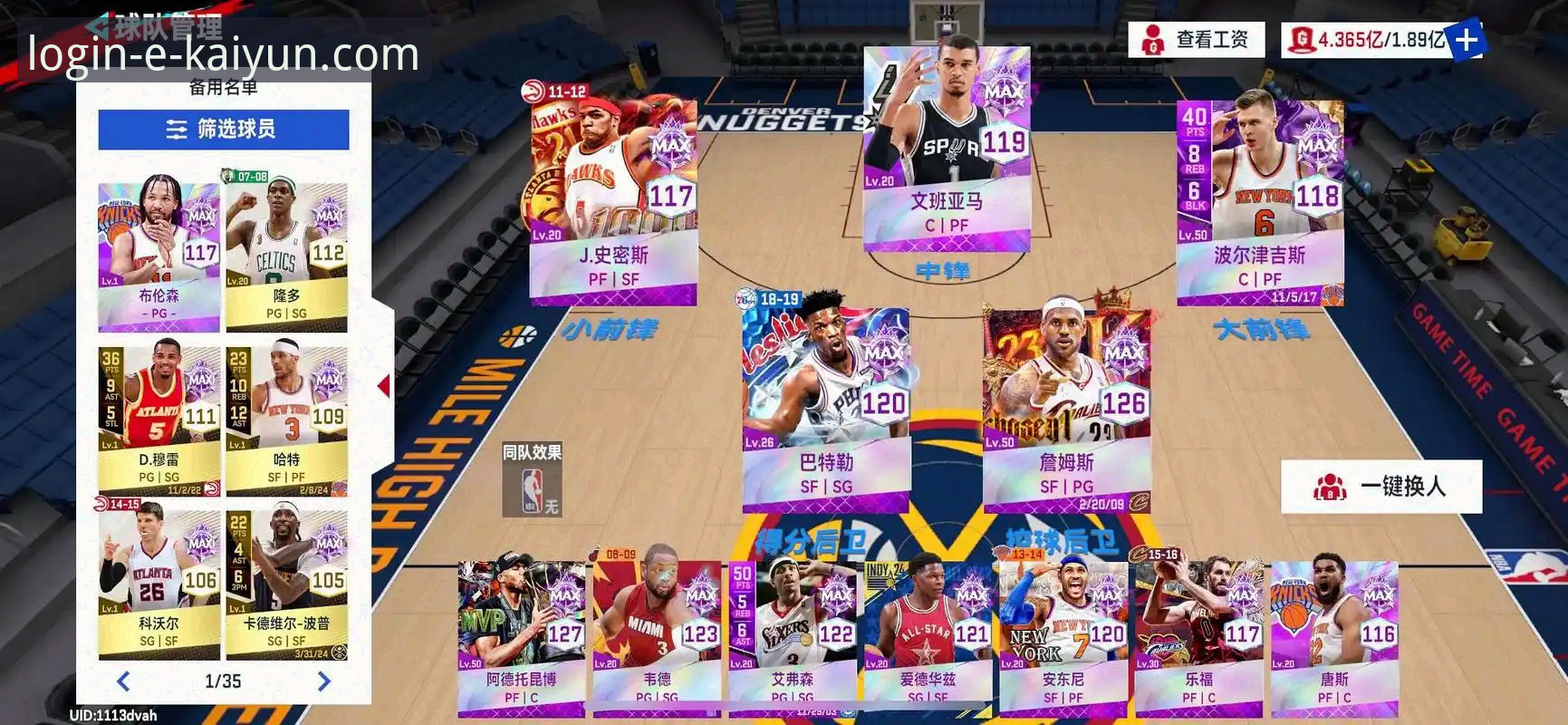Open the 同队效果 team effect icon

pos(533,480)
